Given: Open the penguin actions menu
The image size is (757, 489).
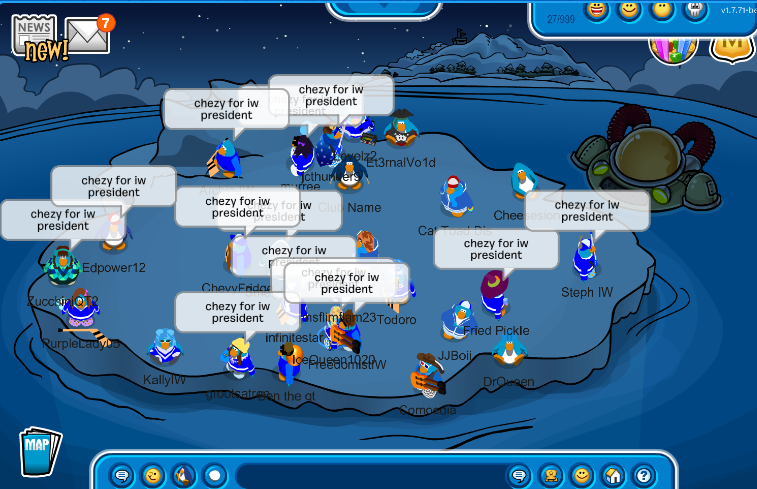Looking at the screenshot, I should (183, 475).
